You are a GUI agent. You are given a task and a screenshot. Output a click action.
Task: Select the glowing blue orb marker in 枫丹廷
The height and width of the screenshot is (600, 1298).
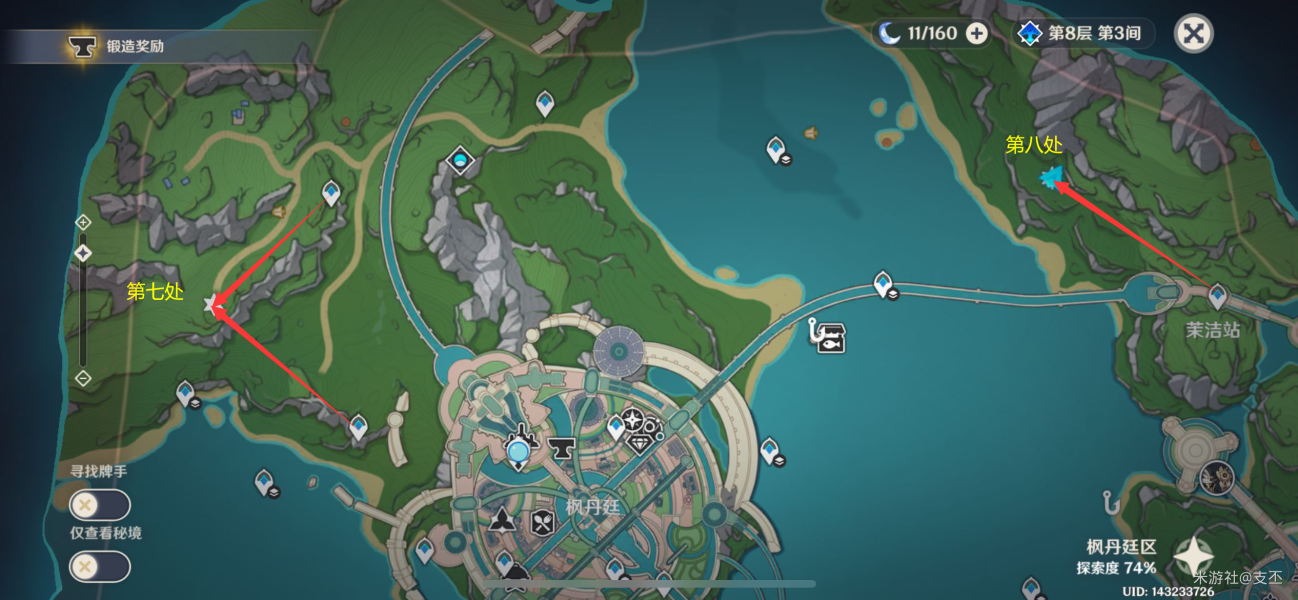[x=518, y=453]
